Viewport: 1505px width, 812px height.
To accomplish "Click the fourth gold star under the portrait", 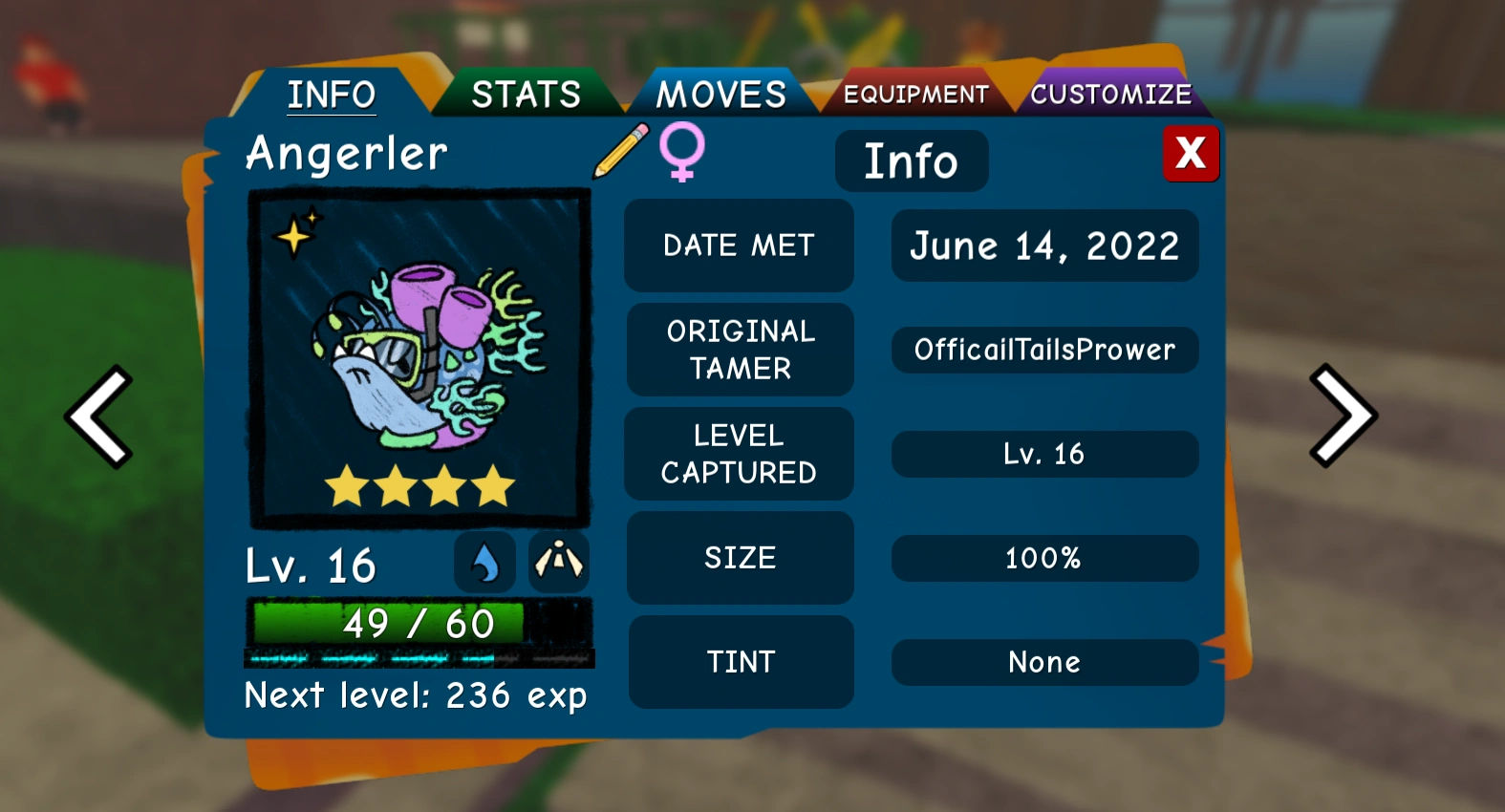I will 489,486.
